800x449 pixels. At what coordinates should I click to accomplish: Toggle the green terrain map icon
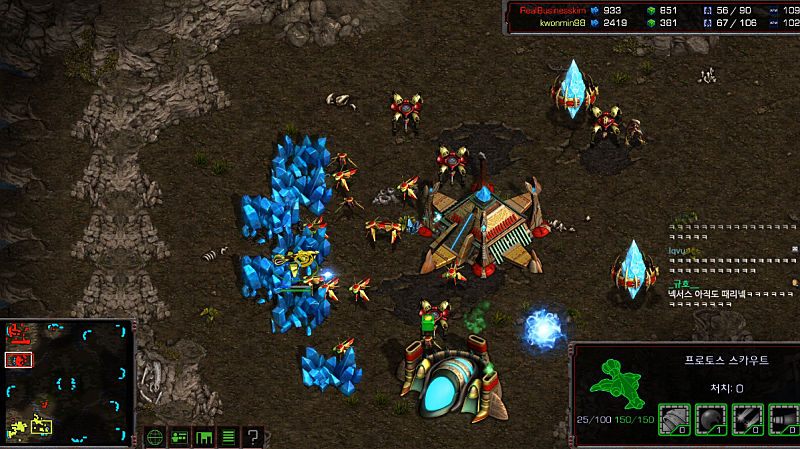204,437
